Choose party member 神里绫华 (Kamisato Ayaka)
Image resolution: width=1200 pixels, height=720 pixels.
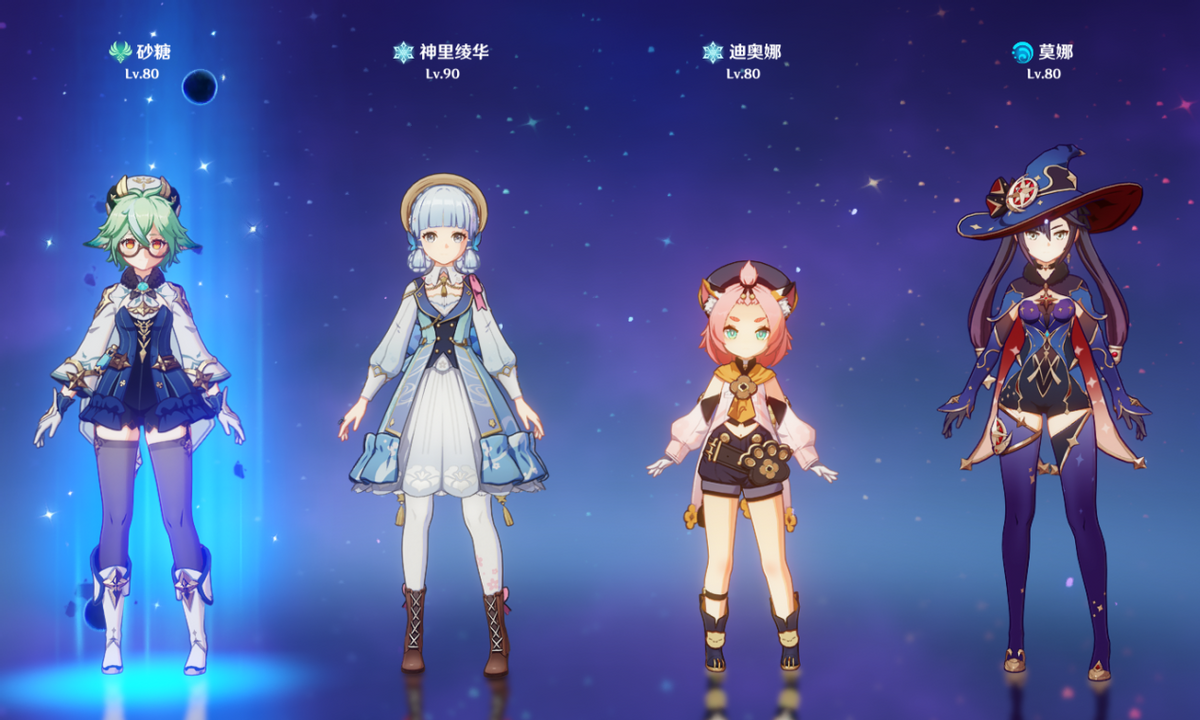click(445, 400)
